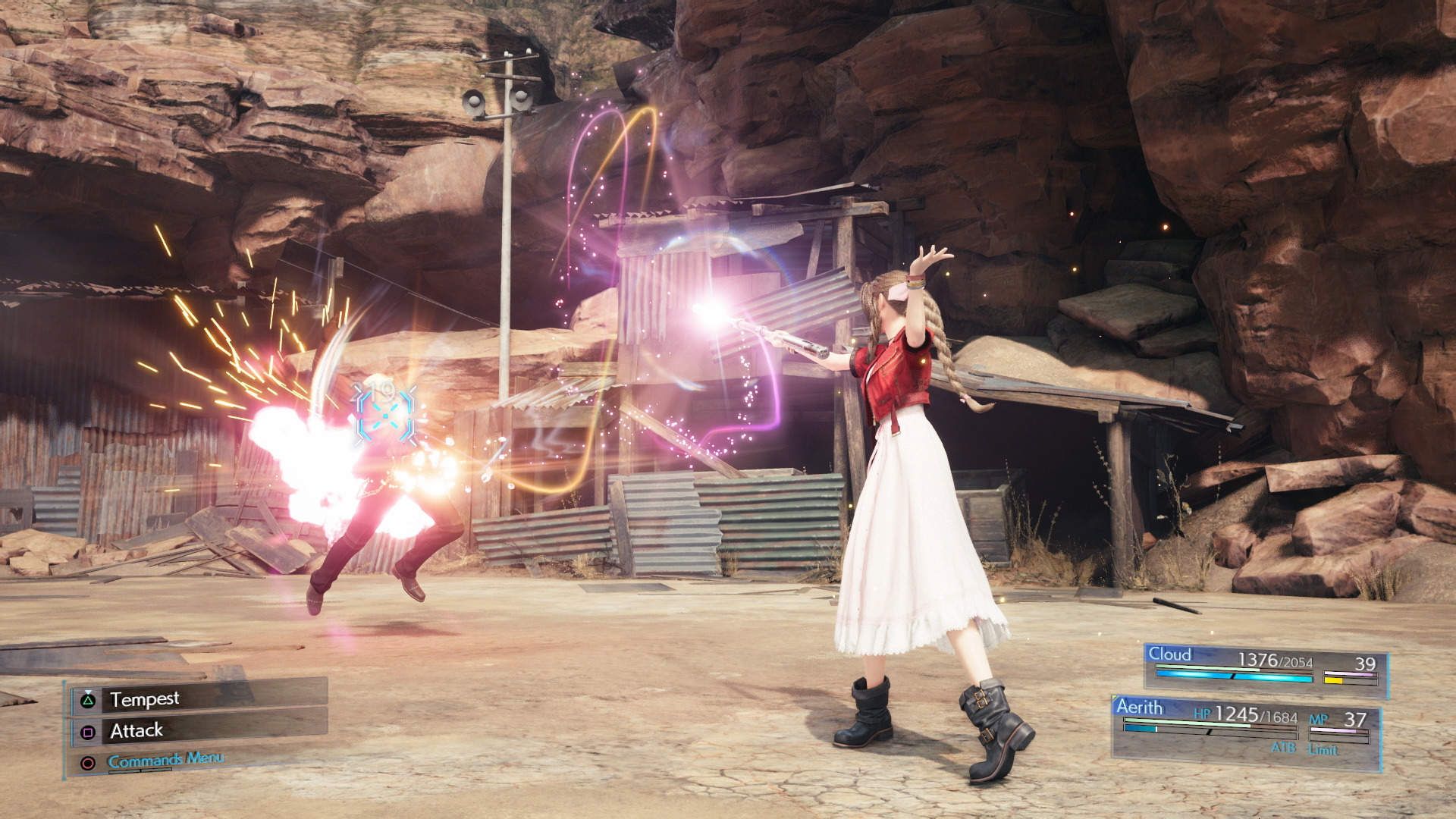Click the HP value 1245/1684 for Aerith
Viewport: 1456px width, 819px height.
1257,715
